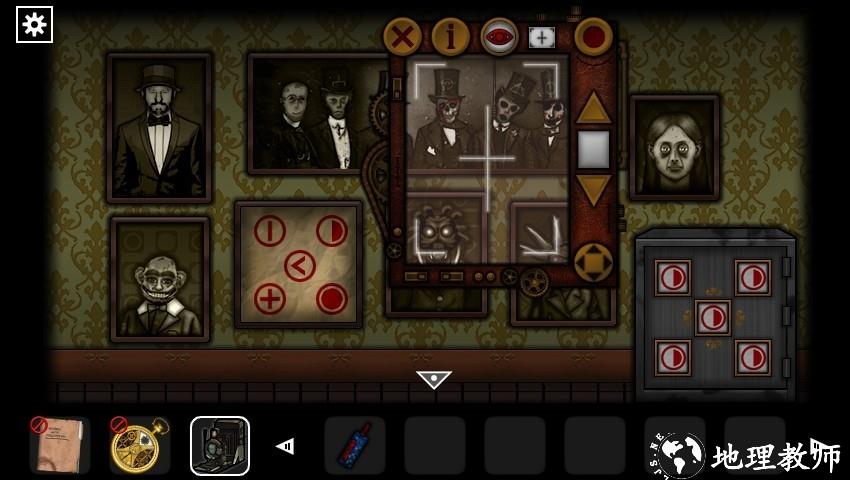The width and height of the screenshot is (850, 480).
Task: Select the journal book in the inventory
Action: (x=59, y=446)
